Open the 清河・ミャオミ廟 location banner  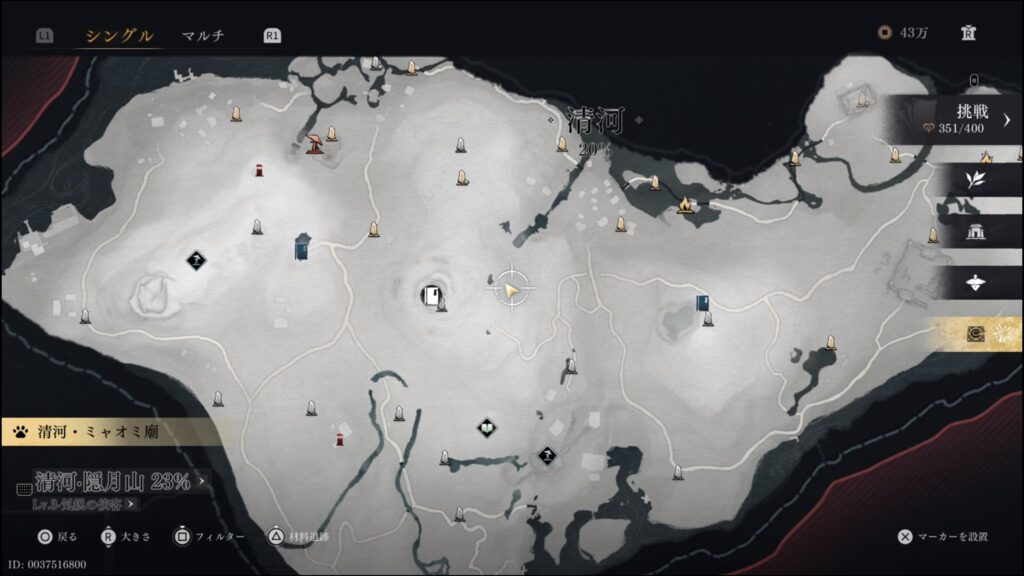coord(110,433)
